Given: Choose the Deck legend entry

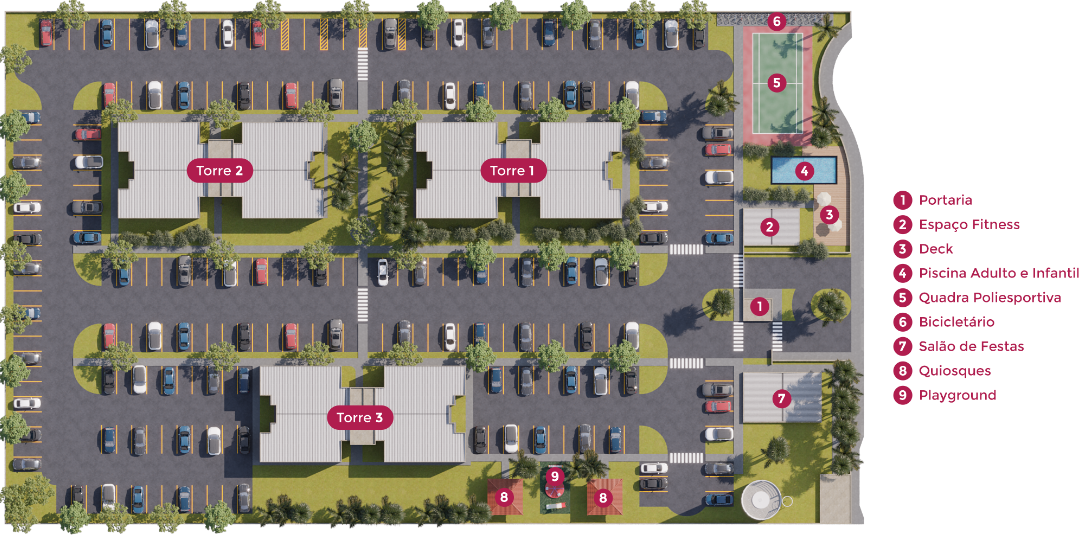Looking at the screenshot, I should [936, 249].
